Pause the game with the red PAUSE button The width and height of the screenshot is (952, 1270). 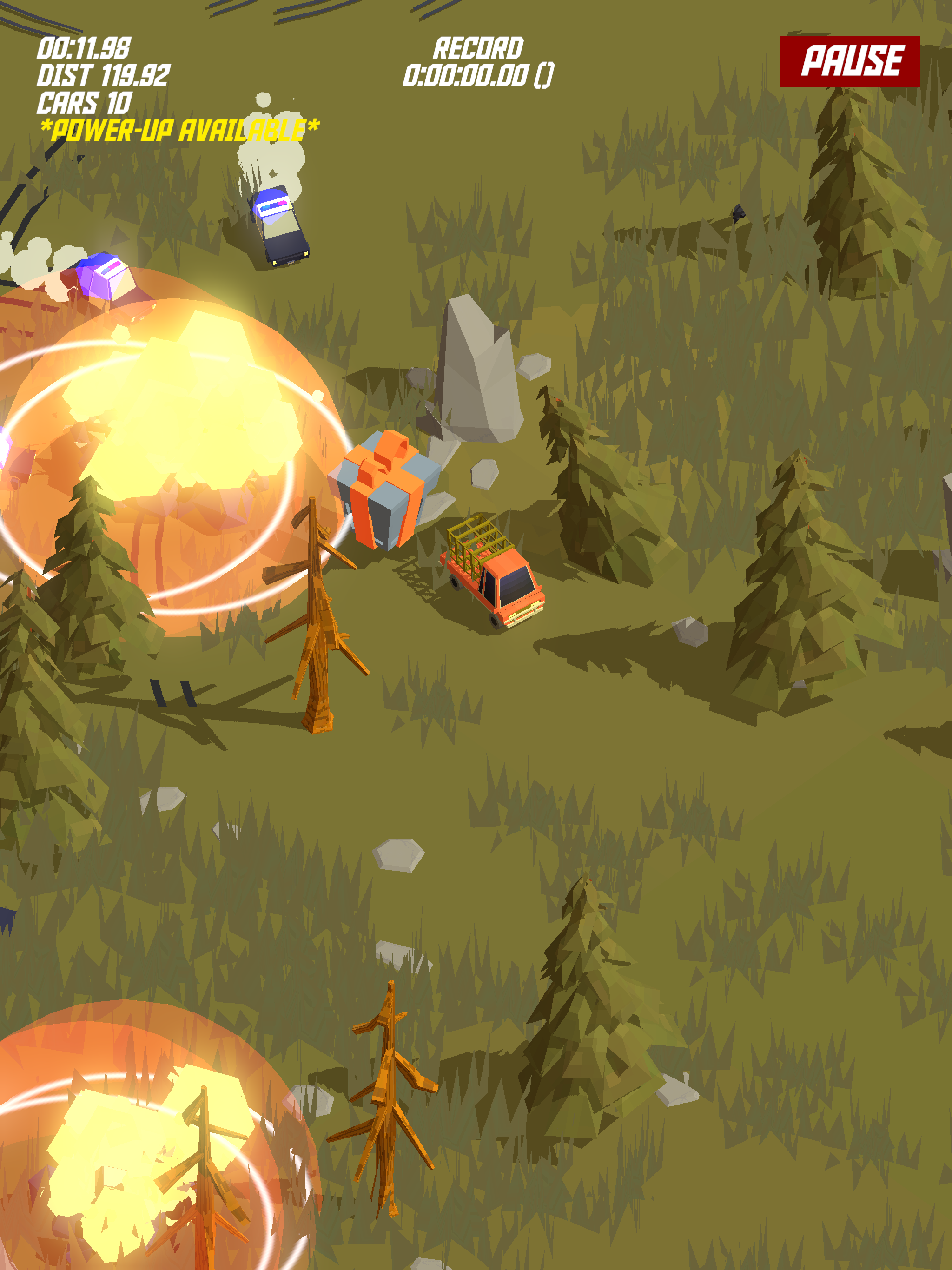click(x=849, y=61)
